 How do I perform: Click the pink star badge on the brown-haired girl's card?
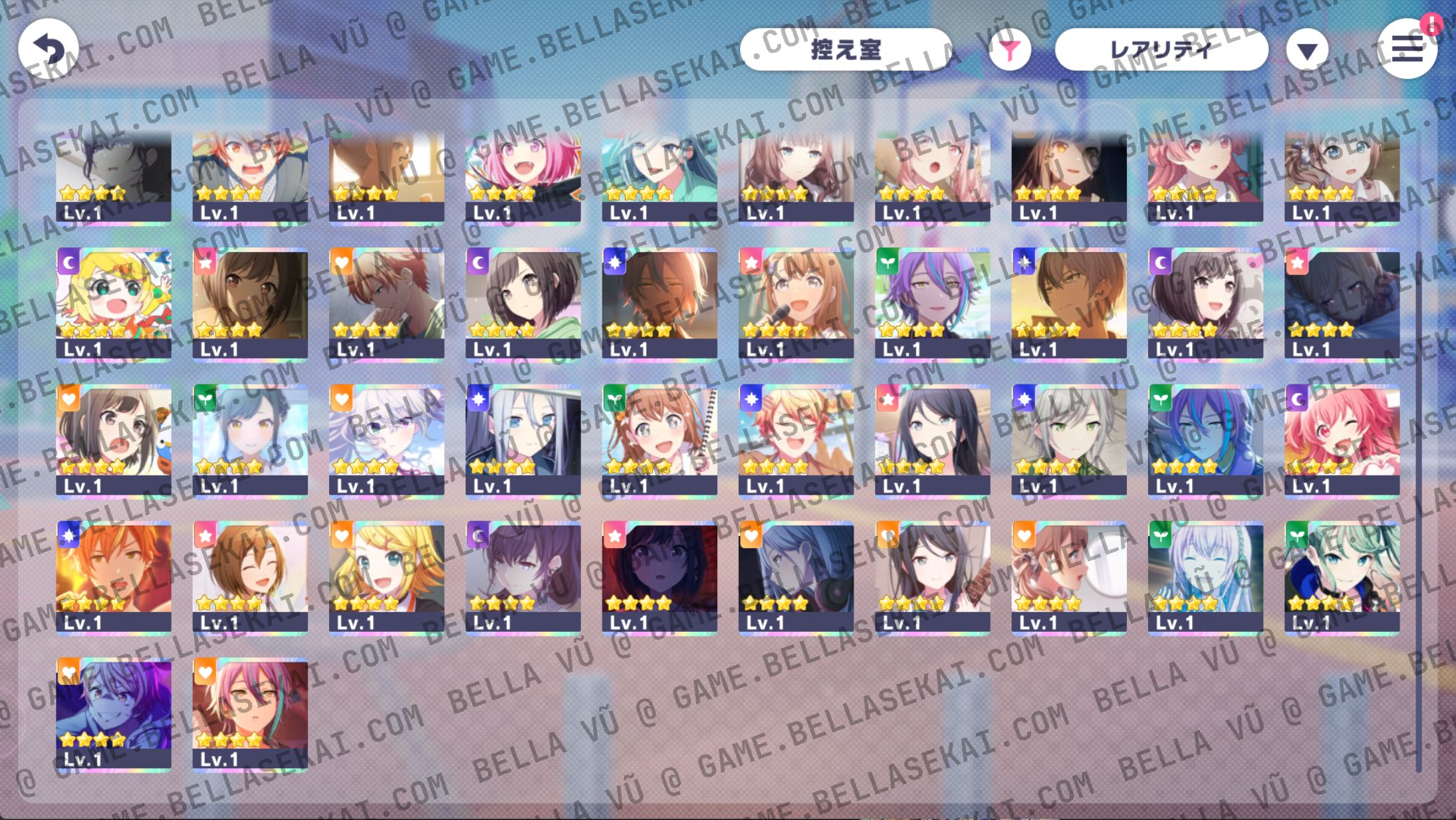(x=205, y=264)
